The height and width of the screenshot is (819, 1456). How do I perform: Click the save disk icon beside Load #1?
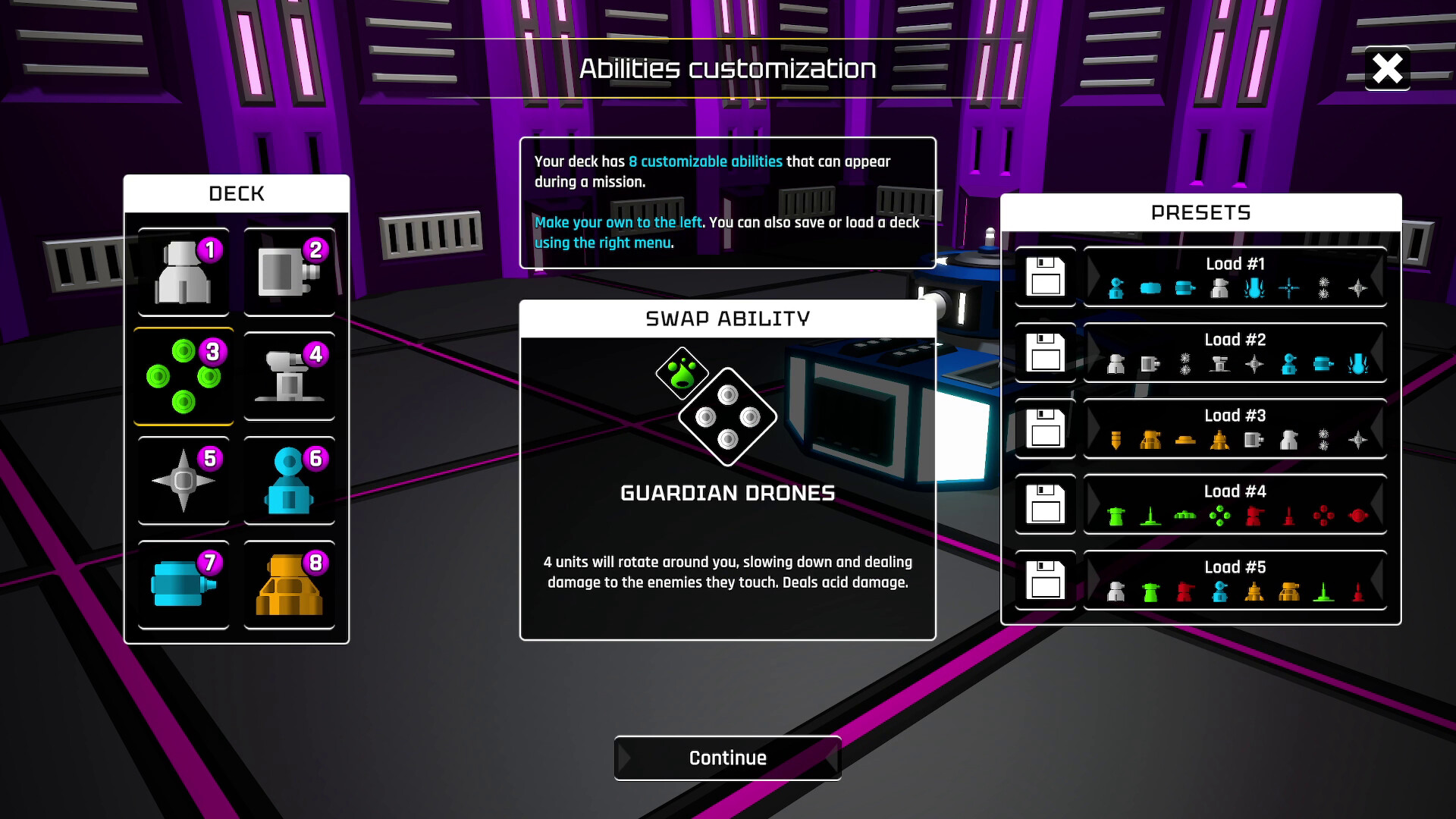[1045, 278]
